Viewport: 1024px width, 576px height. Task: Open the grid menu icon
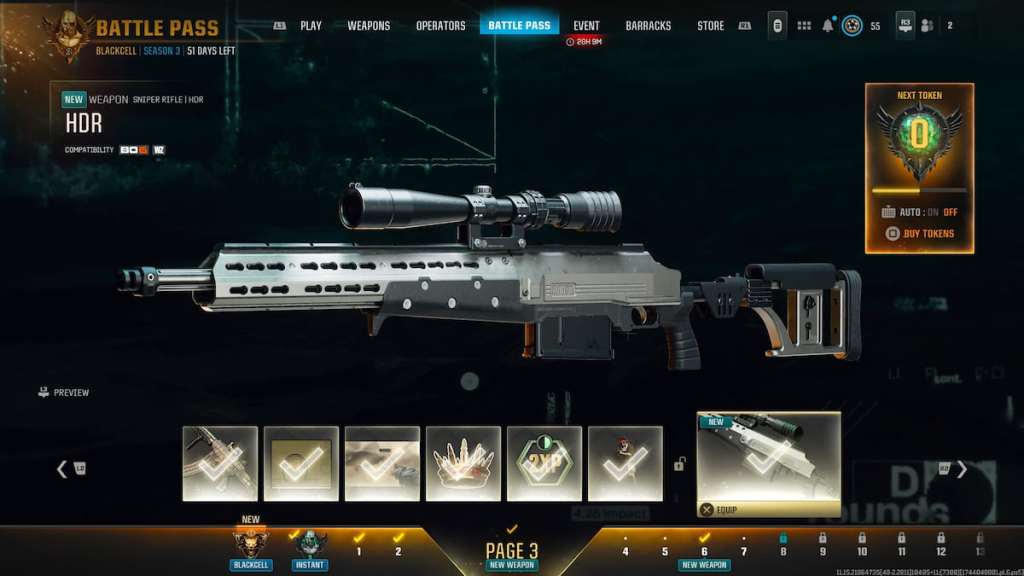(x=804, y=25)
